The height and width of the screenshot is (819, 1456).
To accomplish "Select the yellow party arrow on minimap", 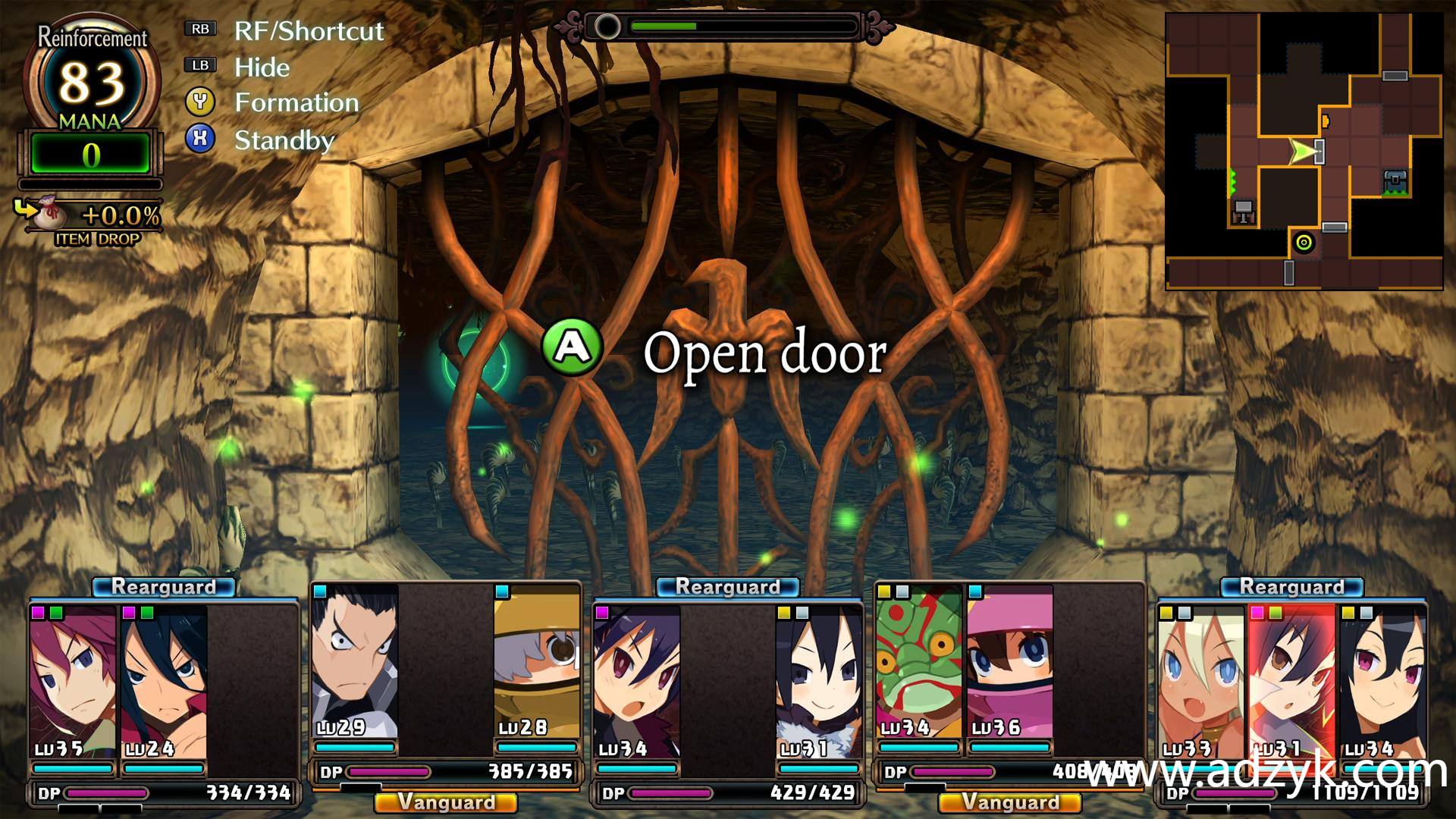I will coord(1302,152).
